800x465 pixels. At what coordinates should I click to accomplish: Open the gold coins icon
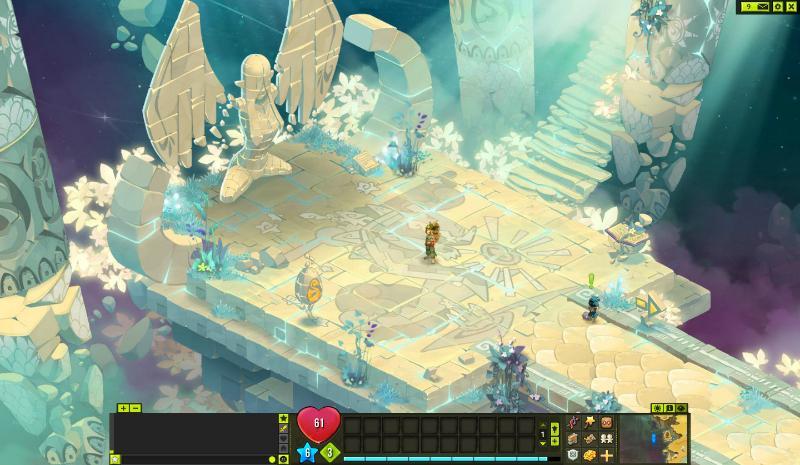click(590, 455)
